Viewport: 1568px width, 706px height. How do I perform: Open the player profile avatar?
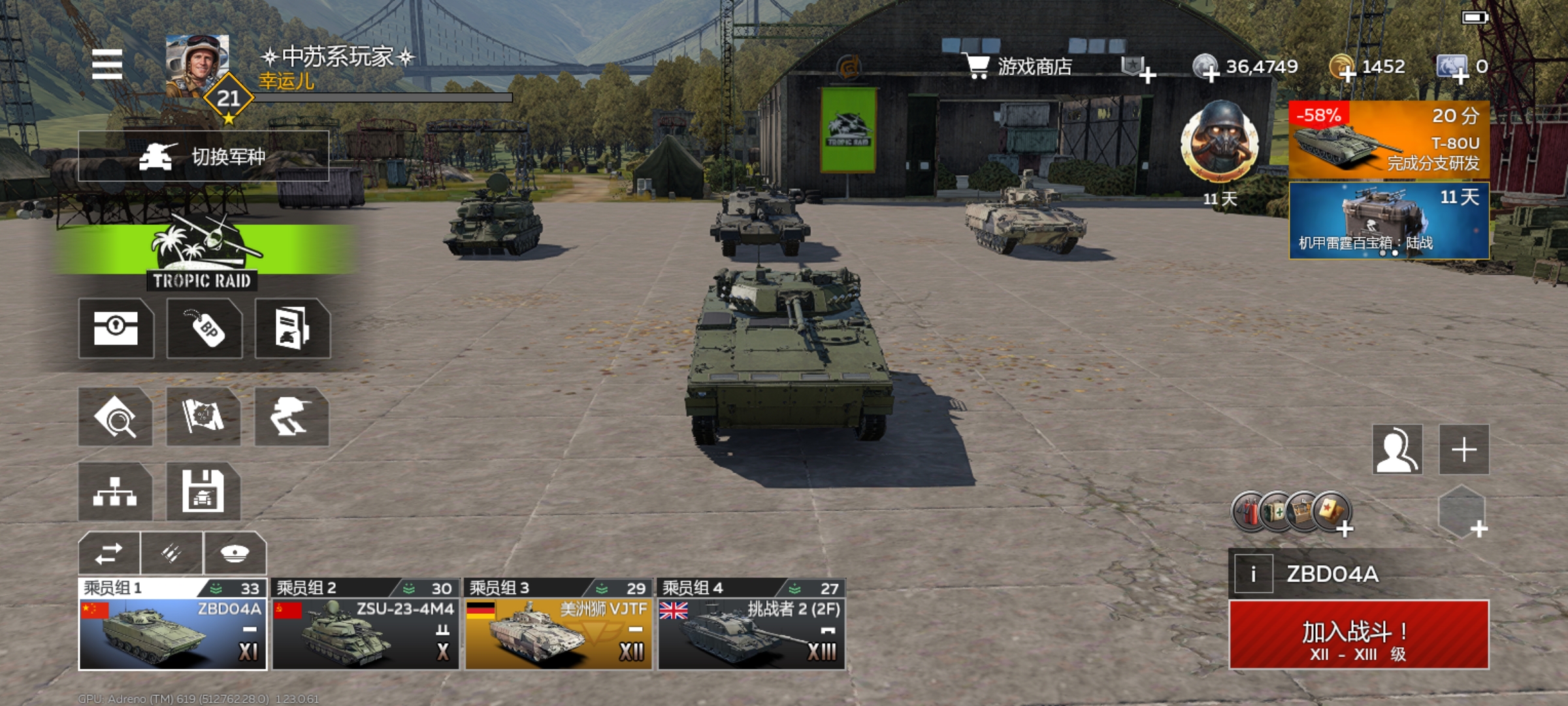197,65
